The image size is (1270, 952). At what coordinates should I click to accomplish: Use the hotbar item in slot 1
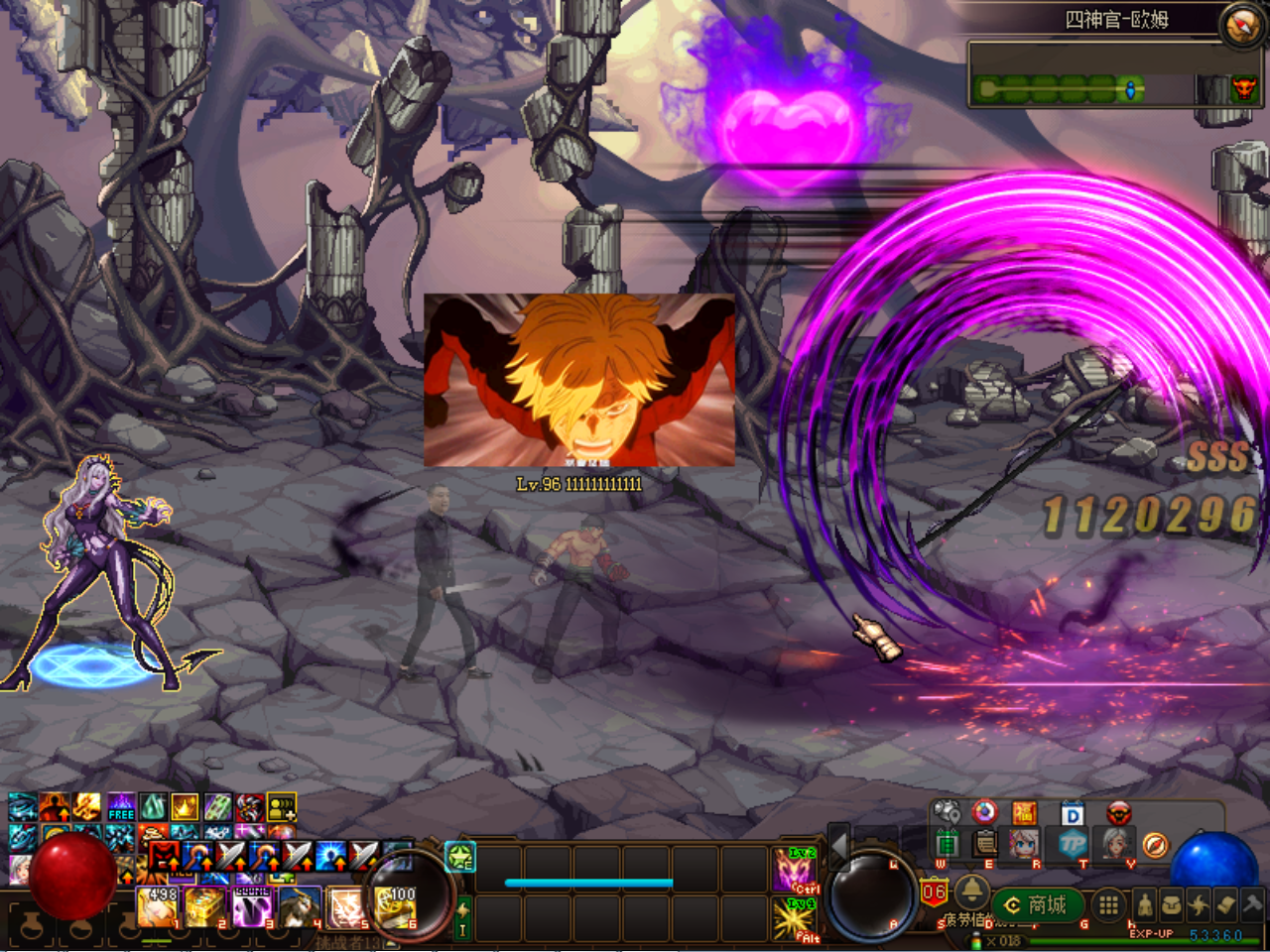click(157, 907)
